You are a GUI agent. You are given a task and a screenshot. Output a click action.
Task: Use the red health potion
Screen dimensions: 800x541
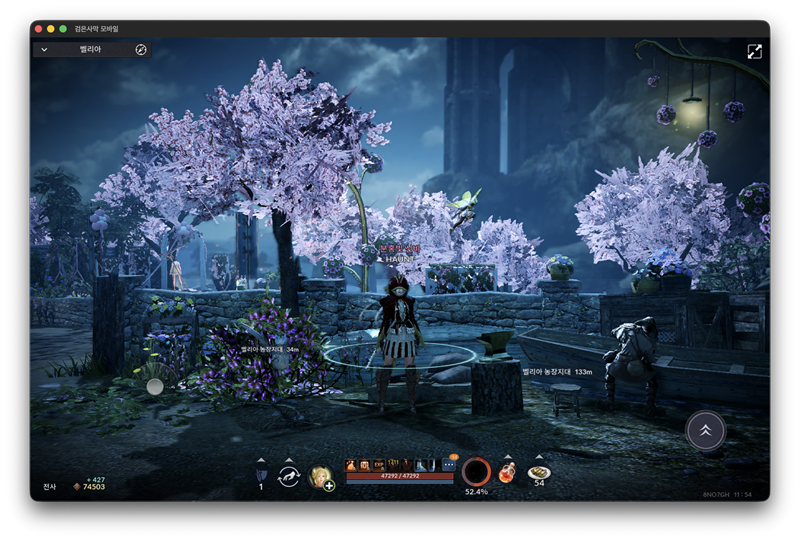pyautogui.click(x=508, y=472)
